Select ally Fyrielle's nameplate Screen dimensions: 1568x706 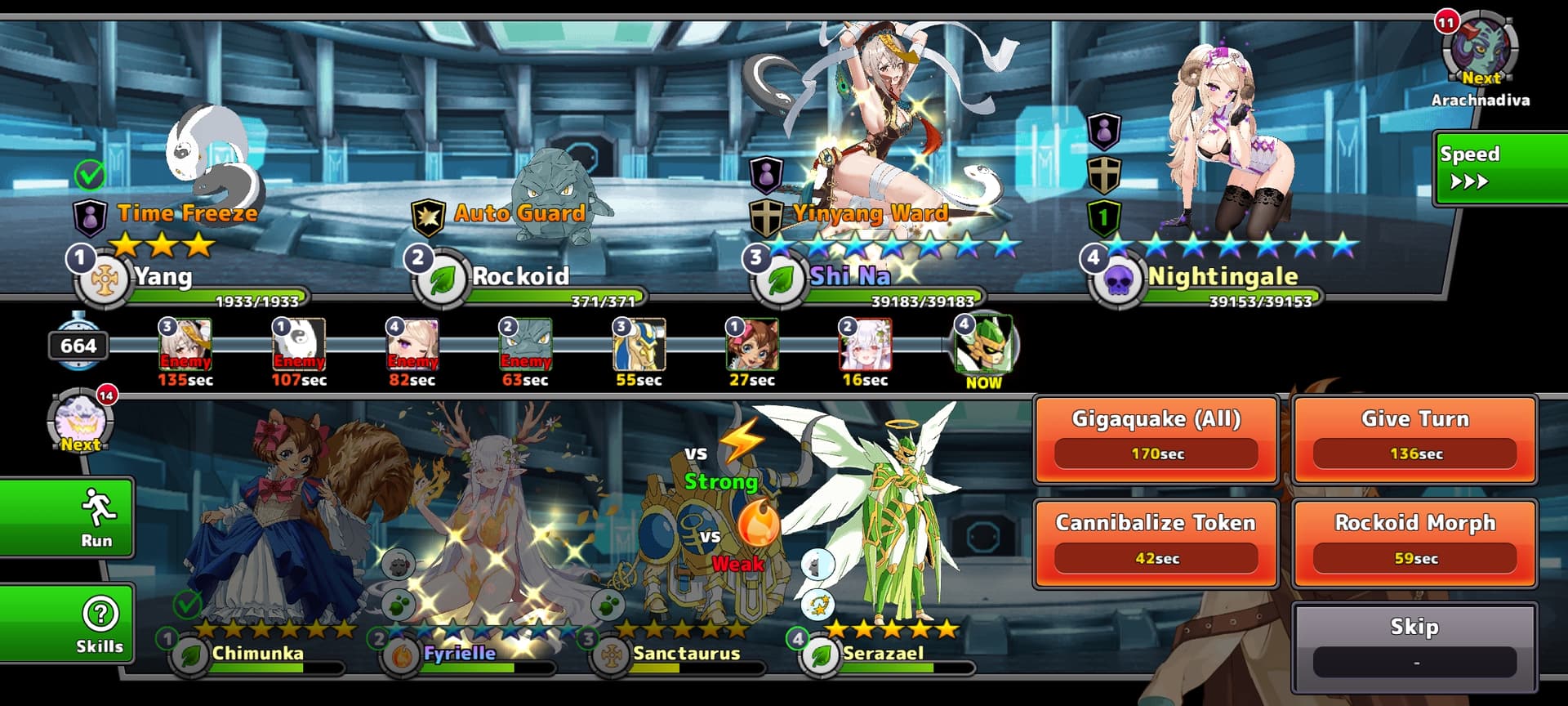pyautogui.click(x=459, y=654)
